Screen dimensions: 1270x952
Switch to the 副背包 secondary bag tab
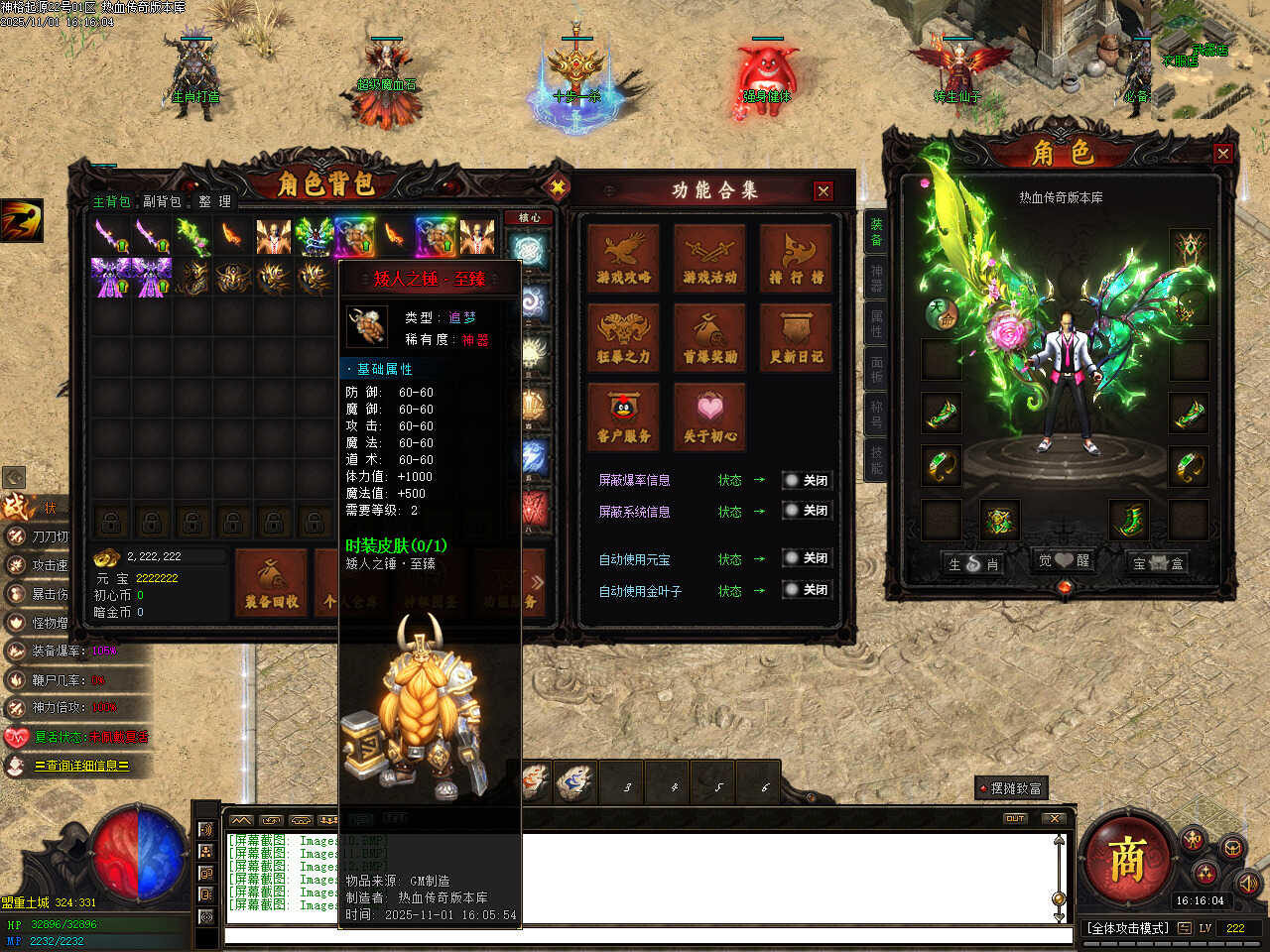coord(162,201)
